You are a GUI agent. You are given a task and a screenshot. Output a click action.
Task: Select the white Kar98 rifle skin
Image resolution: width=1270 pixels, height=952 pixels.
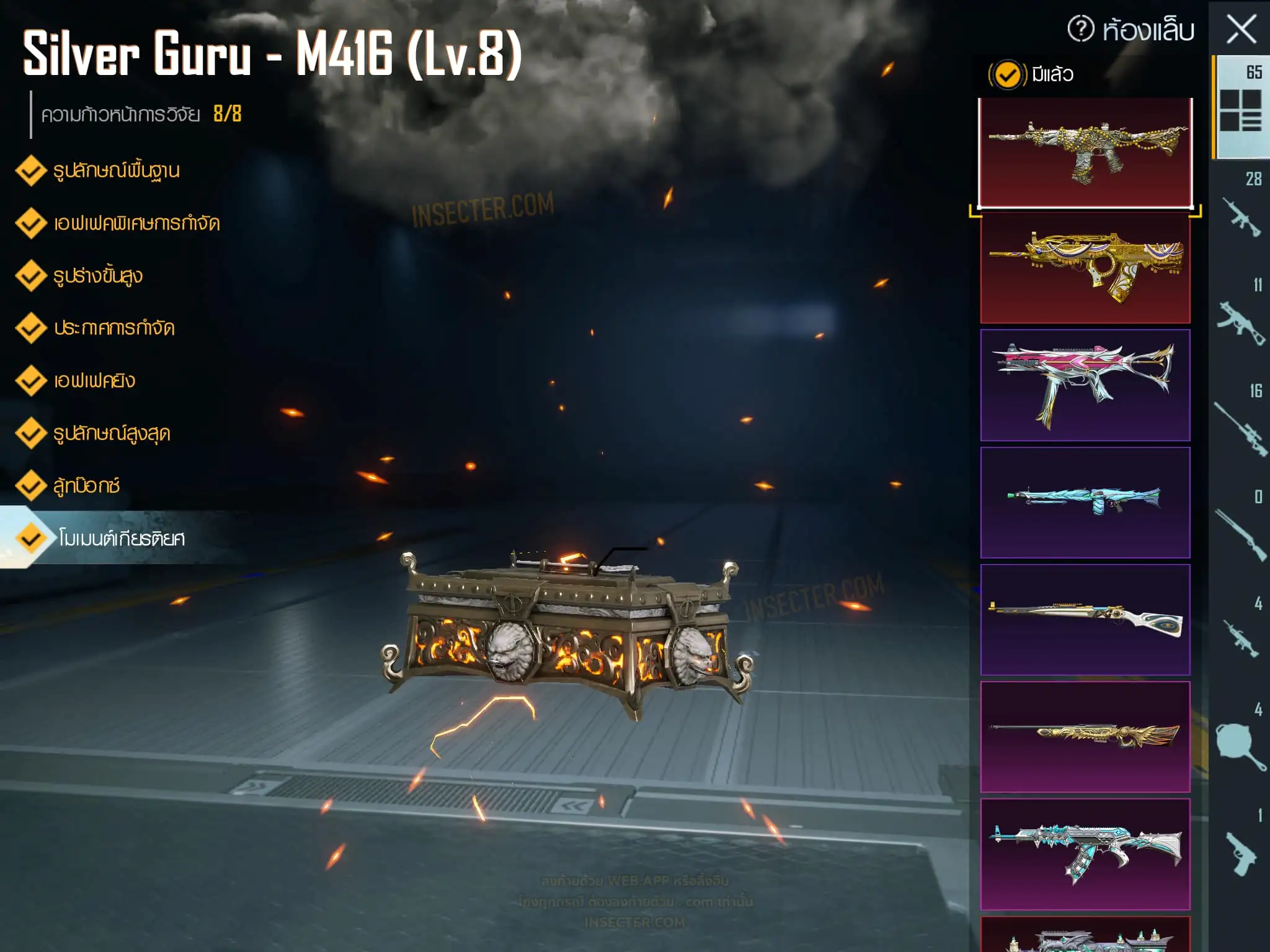[1085, 619]
